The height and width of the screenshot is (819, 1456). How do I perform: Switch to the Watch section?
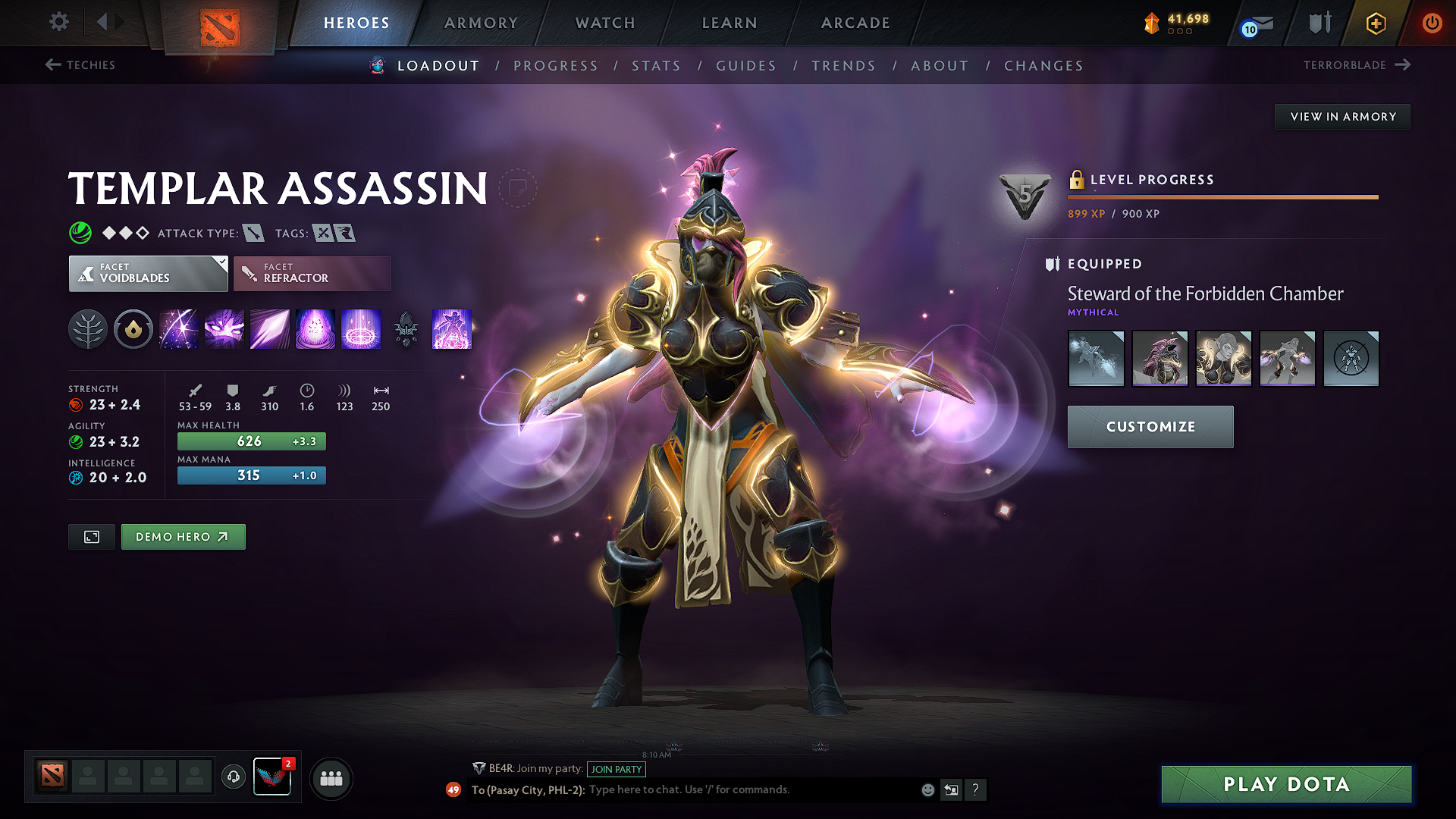pyautogui.click(x=605, y=23)
